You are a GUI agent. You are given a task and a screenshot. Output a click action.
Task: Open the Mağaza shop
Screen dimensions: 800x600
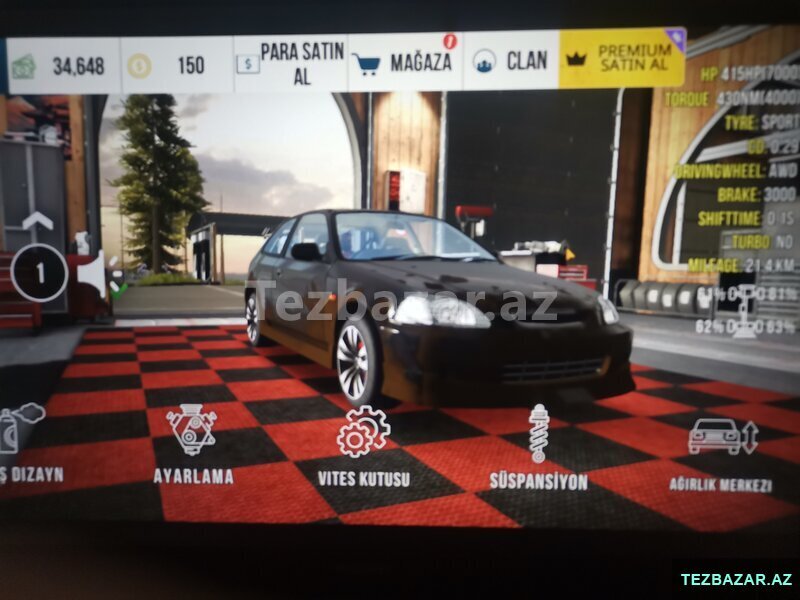click(x=404, y=63)
